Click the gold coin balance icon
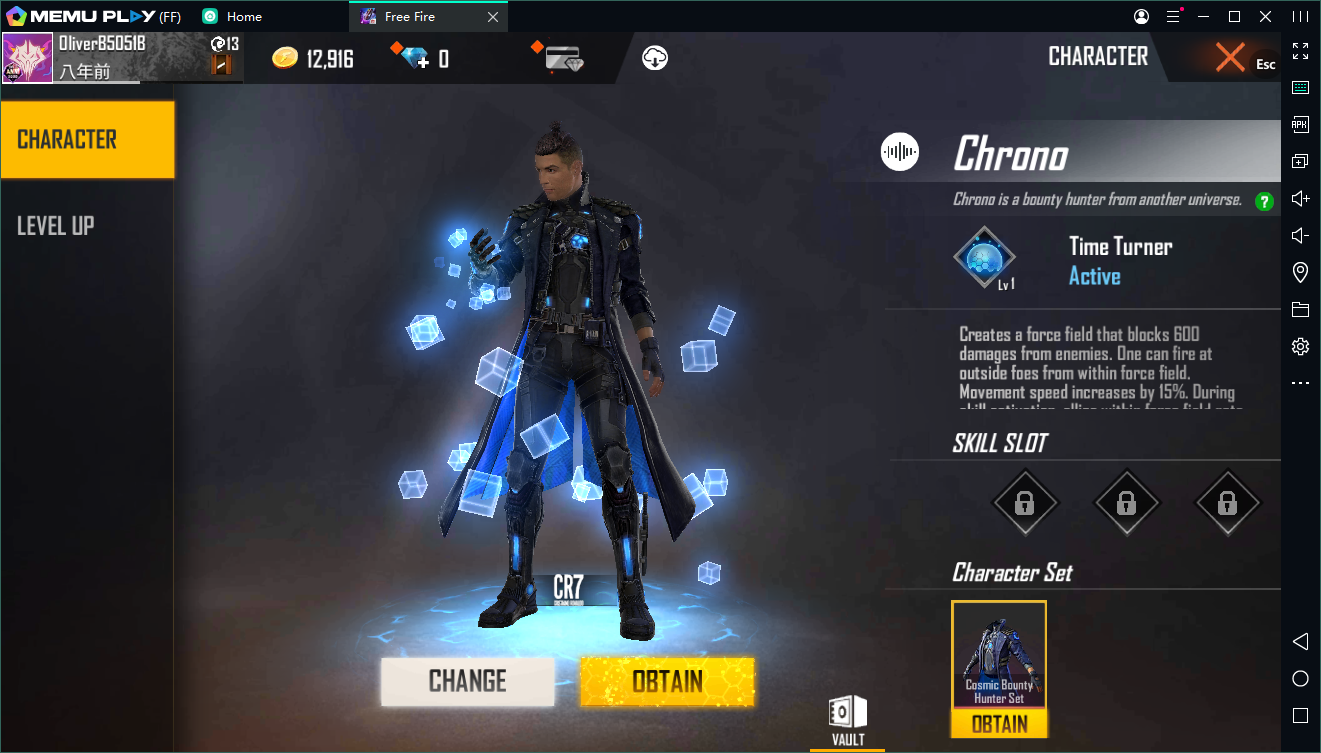The image size is (1321, 753). [285, 58]
